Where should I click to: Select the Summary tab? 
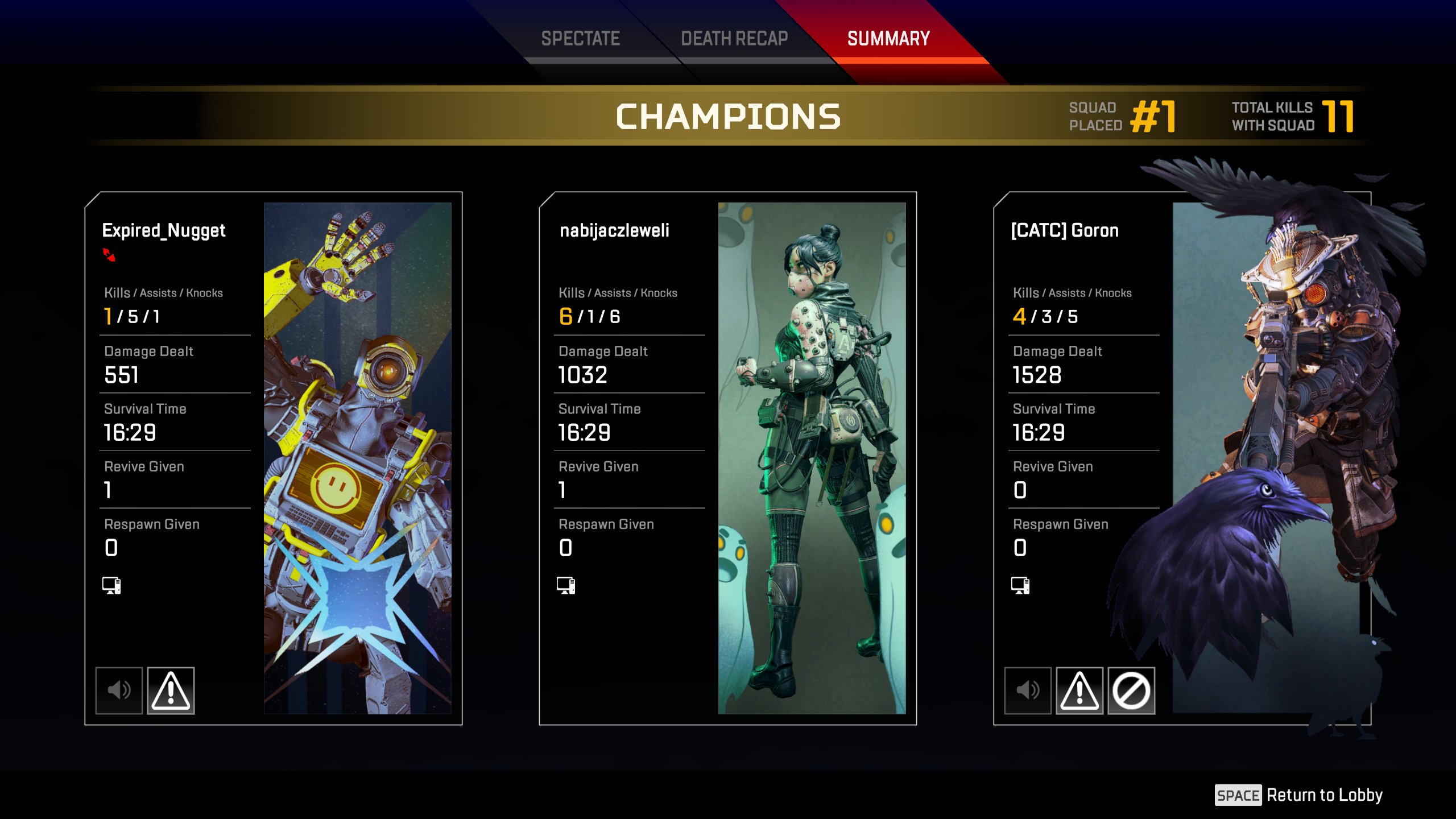(888, 39)
